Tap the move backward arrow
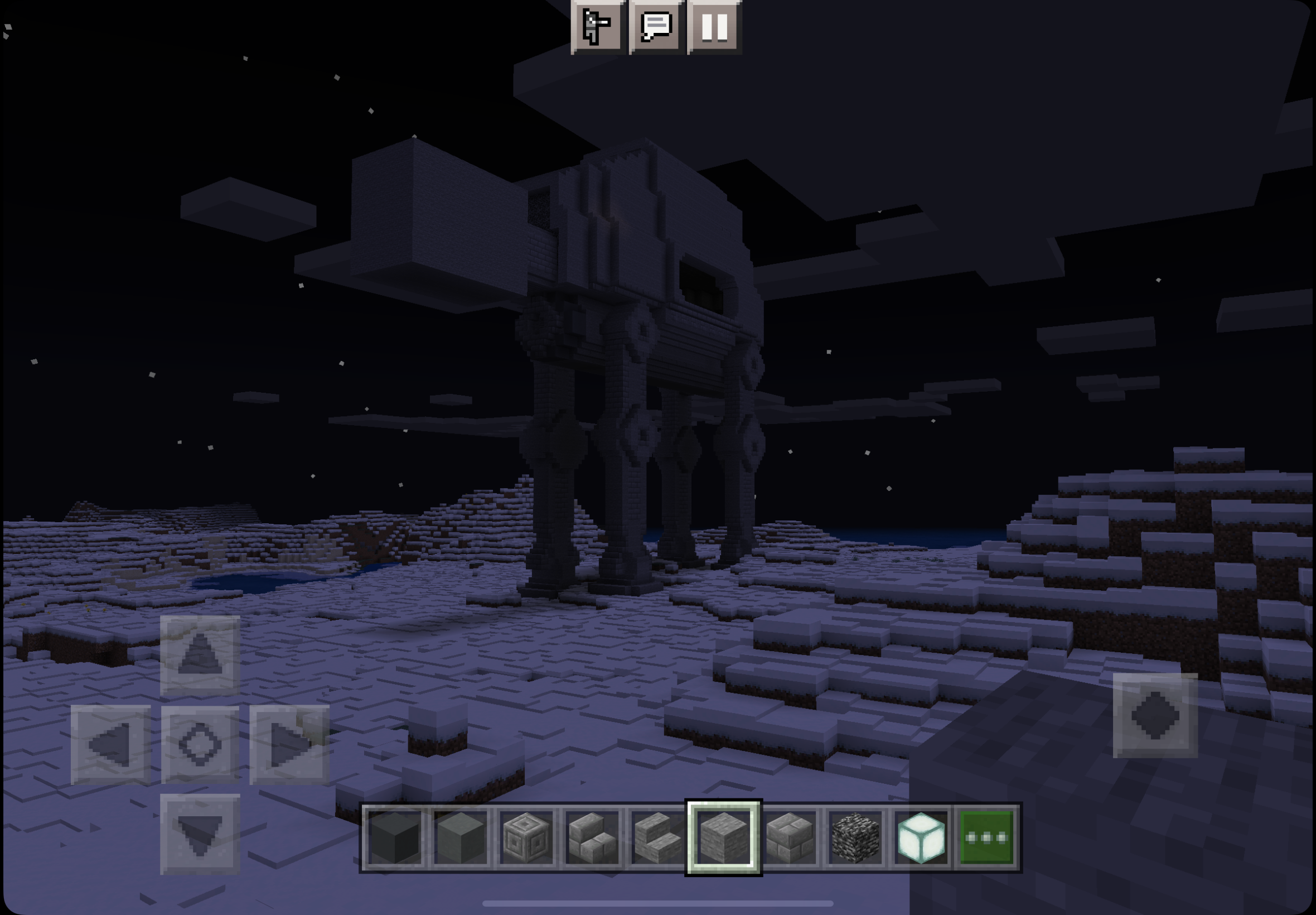This screenshot has width=1316, height=915. pos(200,834)
